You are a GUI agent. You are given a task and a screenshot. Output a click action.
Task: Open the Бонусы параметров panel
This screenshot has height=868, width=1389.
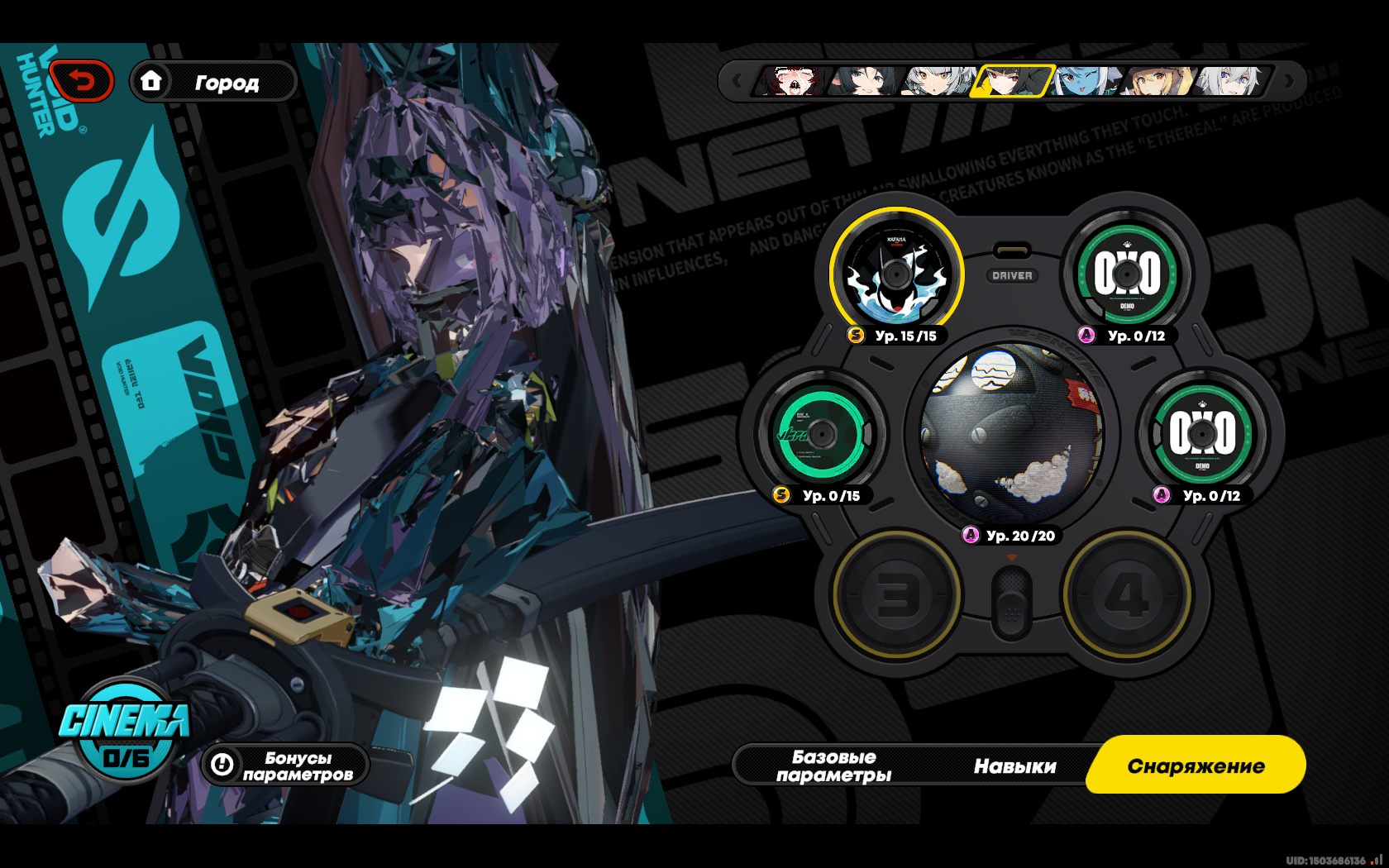coord(285,765)
